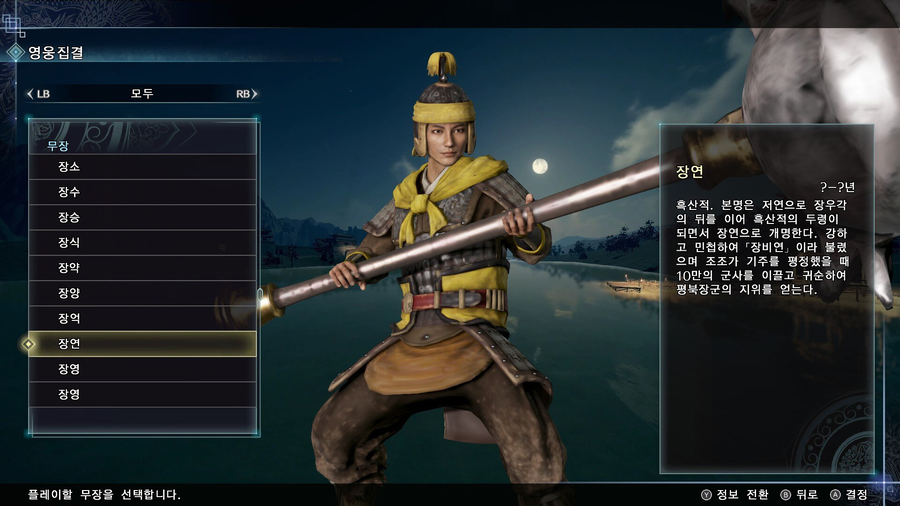Select officer 장소 from the list
The height and width of the screenshot is (506, 900).
point(143,167)
